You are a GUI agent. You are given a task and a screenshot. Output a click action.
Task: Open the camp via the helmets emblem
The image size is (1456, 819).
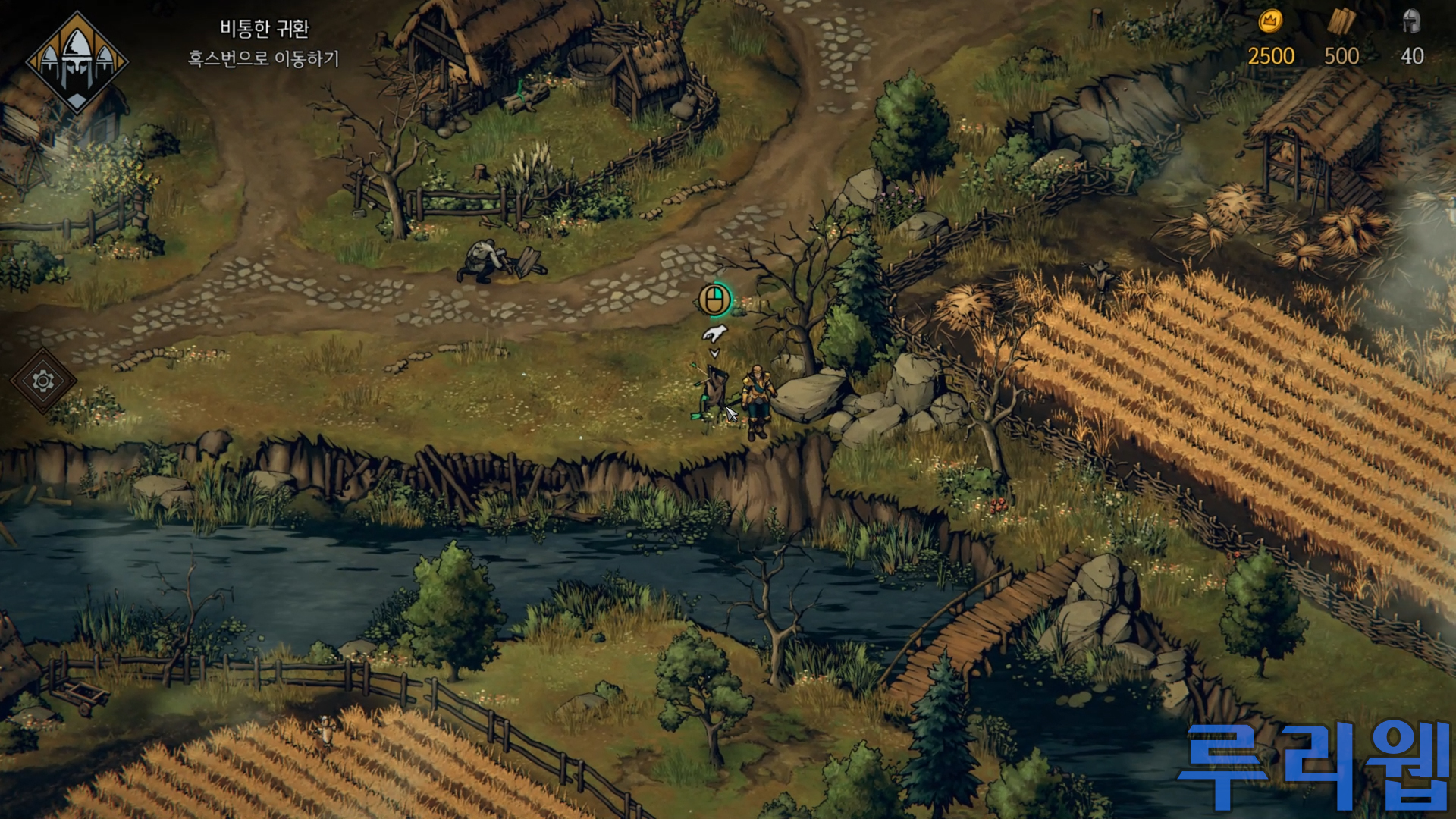pyautogui.click(x=77, y=62)
